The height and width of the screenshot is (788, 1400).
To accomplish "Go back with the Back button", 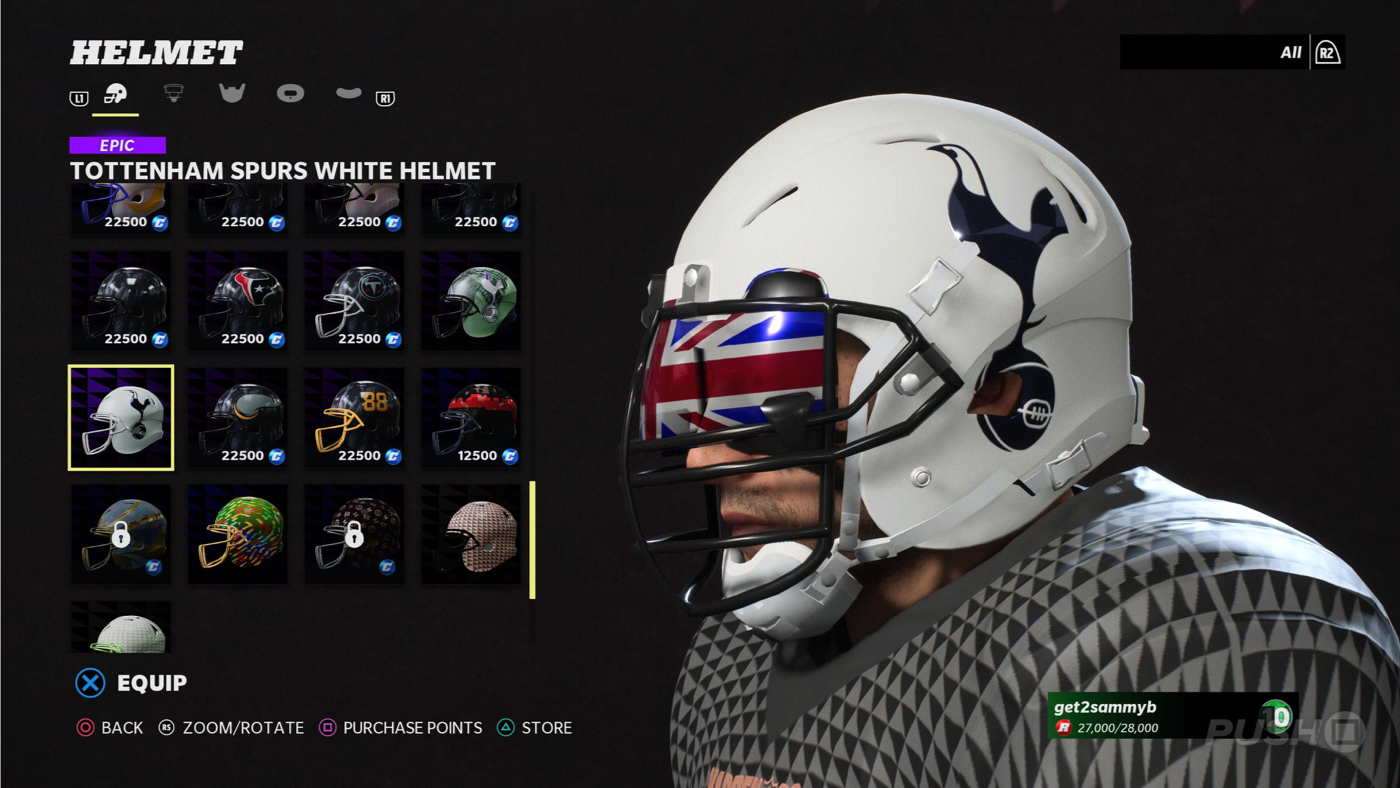I will click(x=110, y=728).
